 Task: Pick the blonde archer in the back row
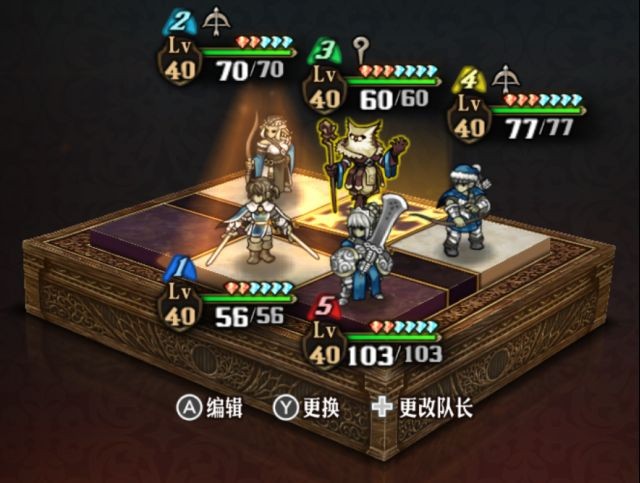[x=272, y=150]
